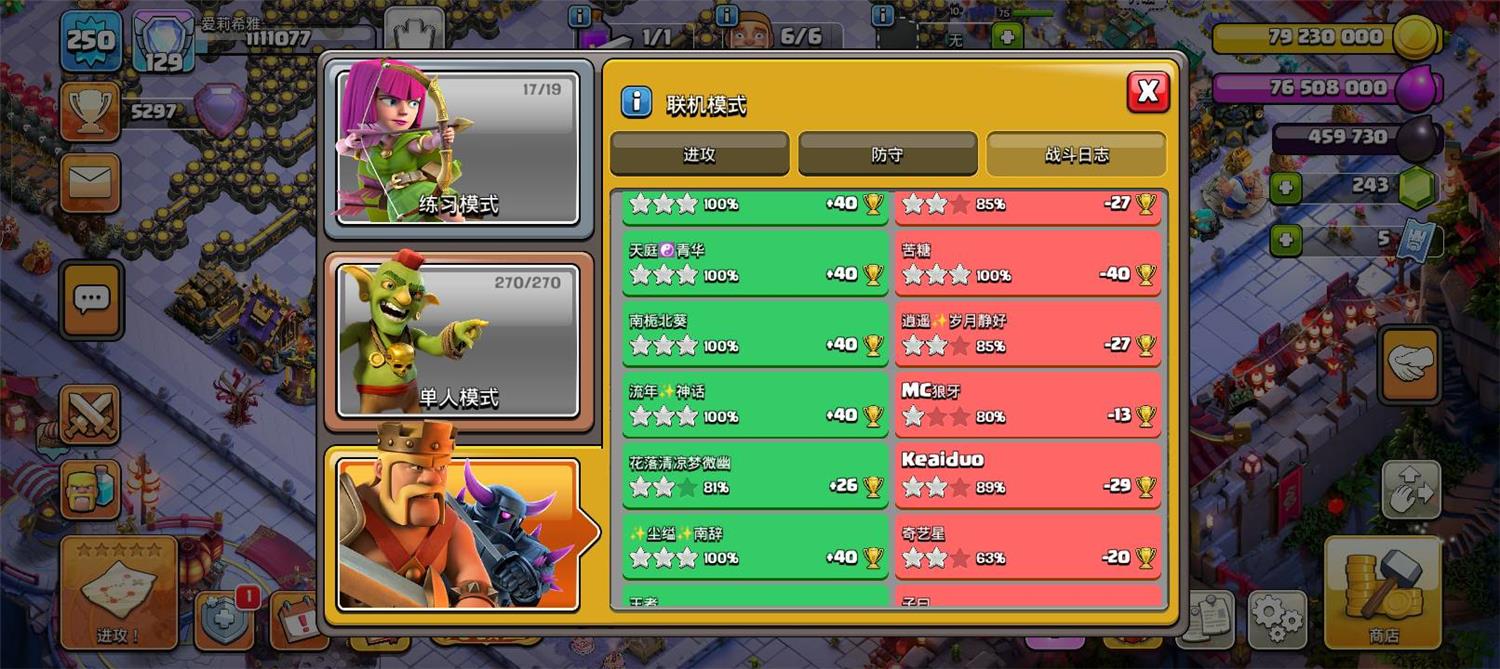Open the mail envelope inbox
This screenshot has height=669, width=1500.
click(90, 182)
